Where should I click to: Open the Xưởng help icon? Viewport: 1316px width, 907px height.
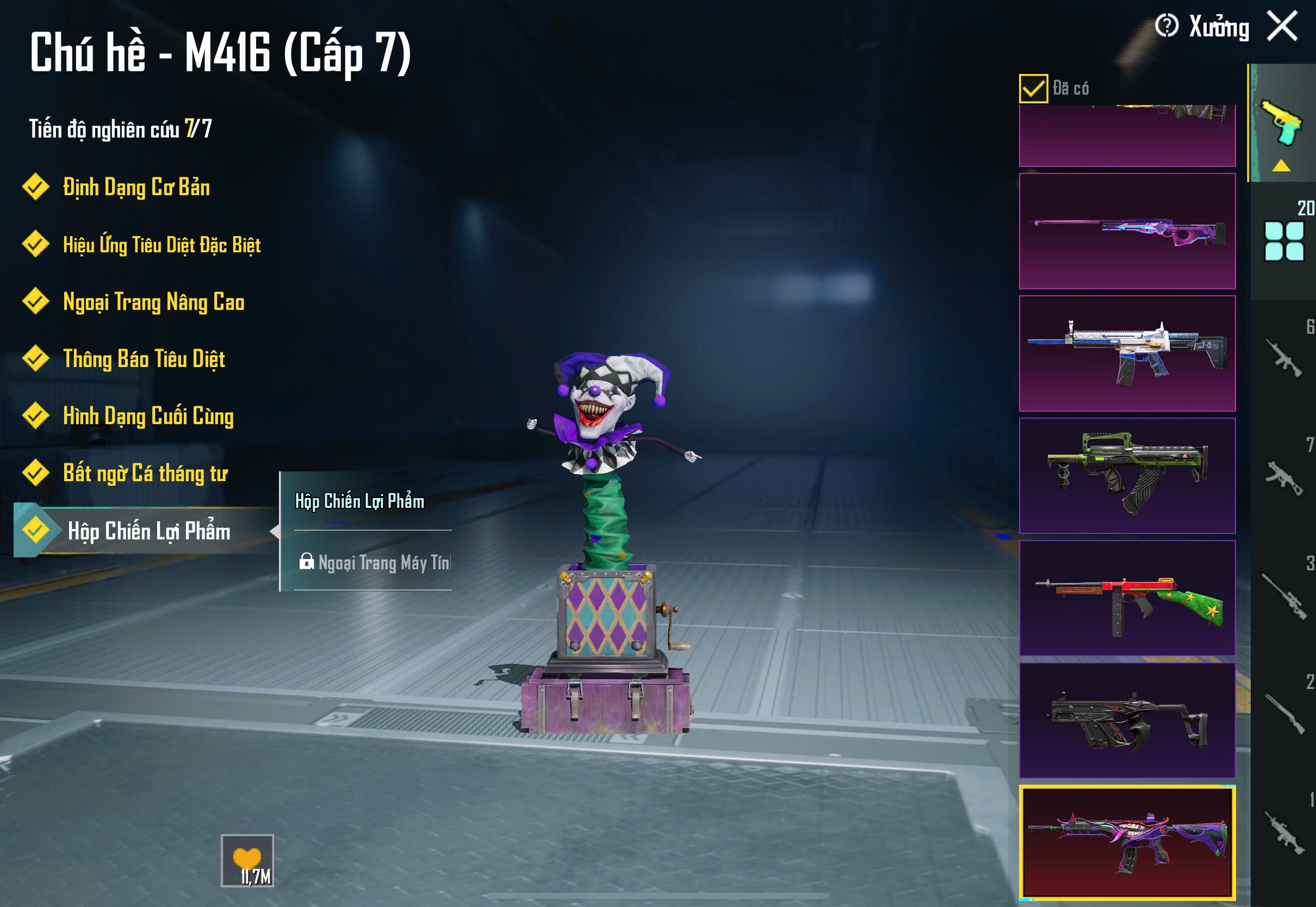[x=1166, y=26]
